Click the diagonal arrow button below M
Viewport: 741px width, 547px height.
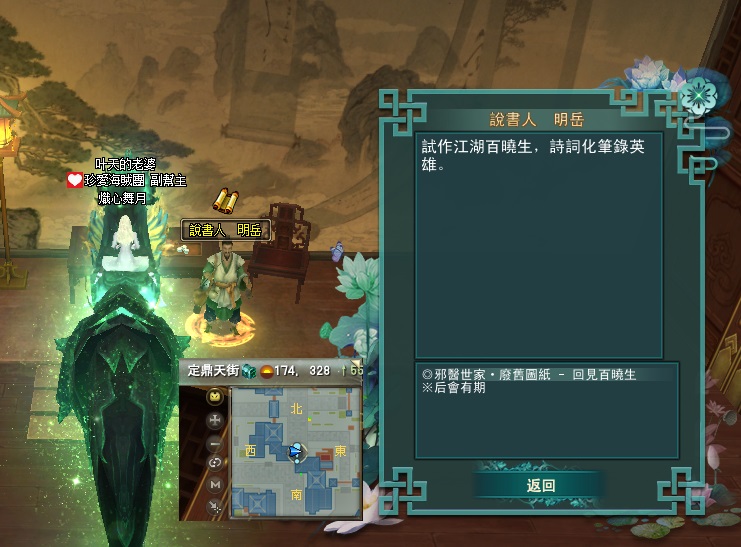215,507
